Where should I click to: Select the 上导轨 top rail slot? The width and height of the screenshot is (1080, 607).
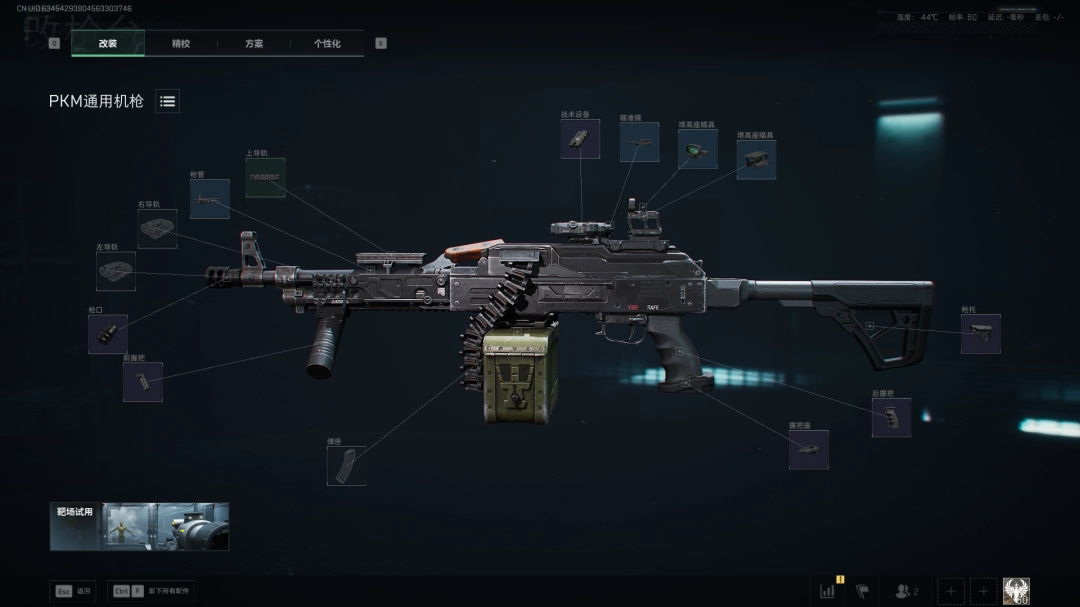(265, 177)
